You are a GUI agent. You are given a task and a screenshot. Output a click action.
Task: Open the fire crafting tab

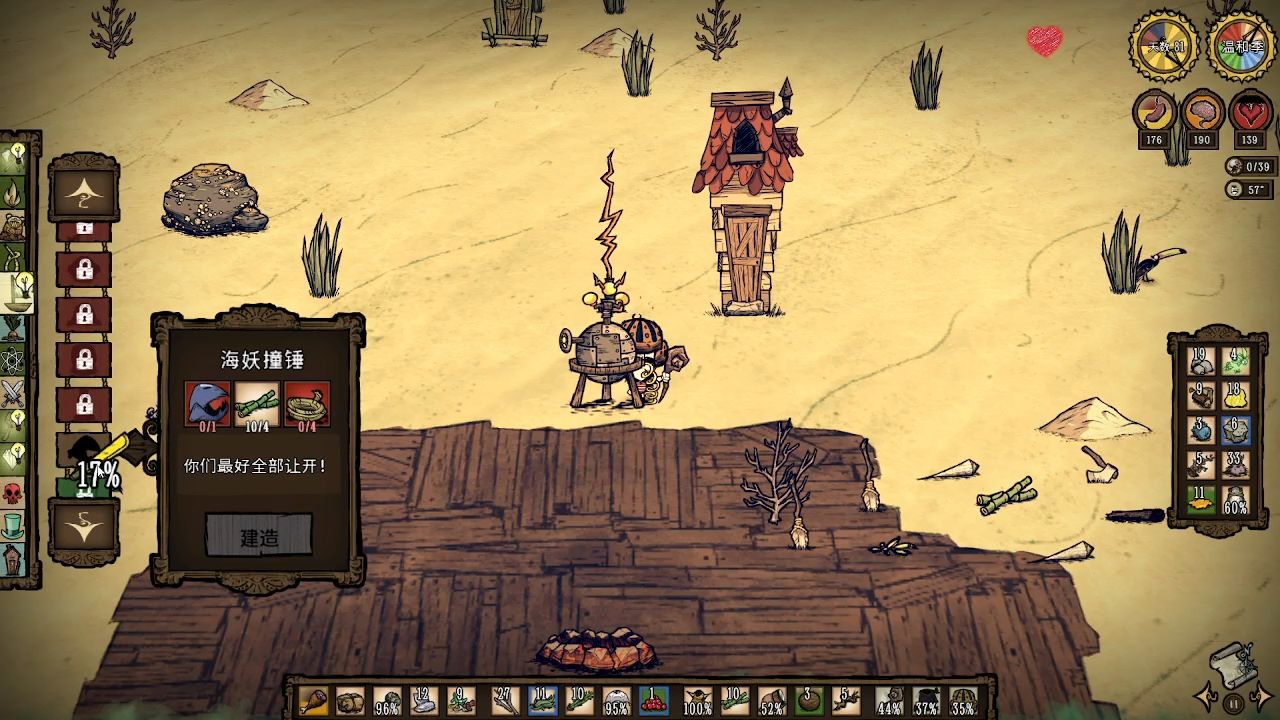pos(14,189)
